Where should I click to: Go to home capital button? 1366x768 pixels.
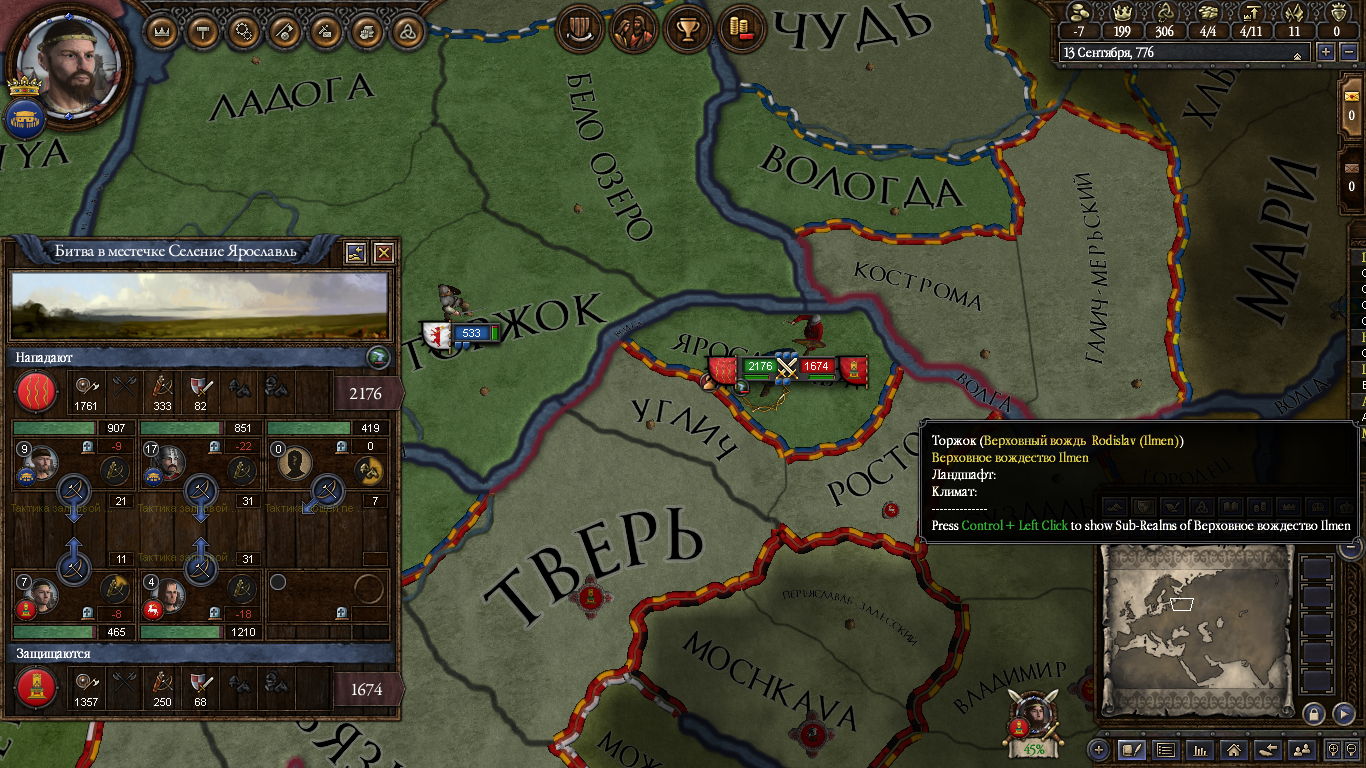(x=1233, y=749)
